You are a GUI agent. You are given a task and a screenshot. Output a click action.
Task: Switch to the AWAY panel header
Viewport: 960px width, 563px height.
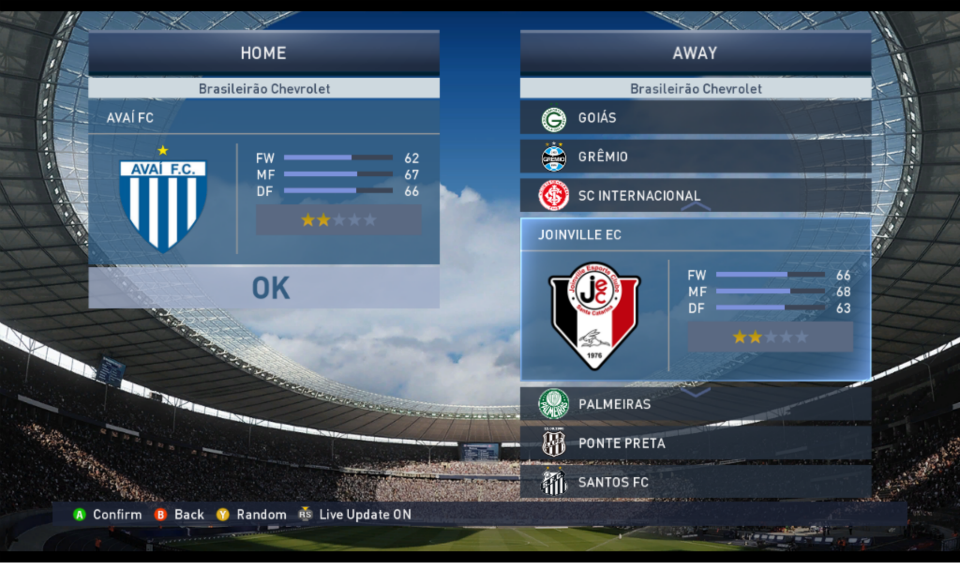695,53
